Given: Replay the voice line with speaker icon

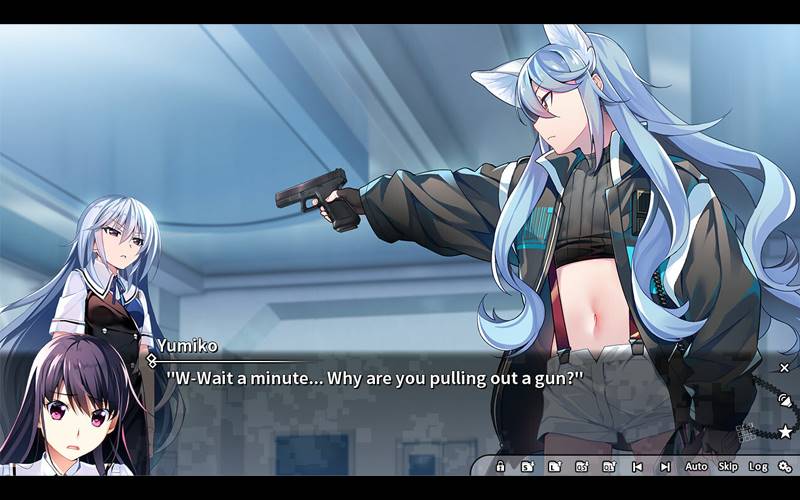Looking at the screenshot, I should click(x=785, y=400).
